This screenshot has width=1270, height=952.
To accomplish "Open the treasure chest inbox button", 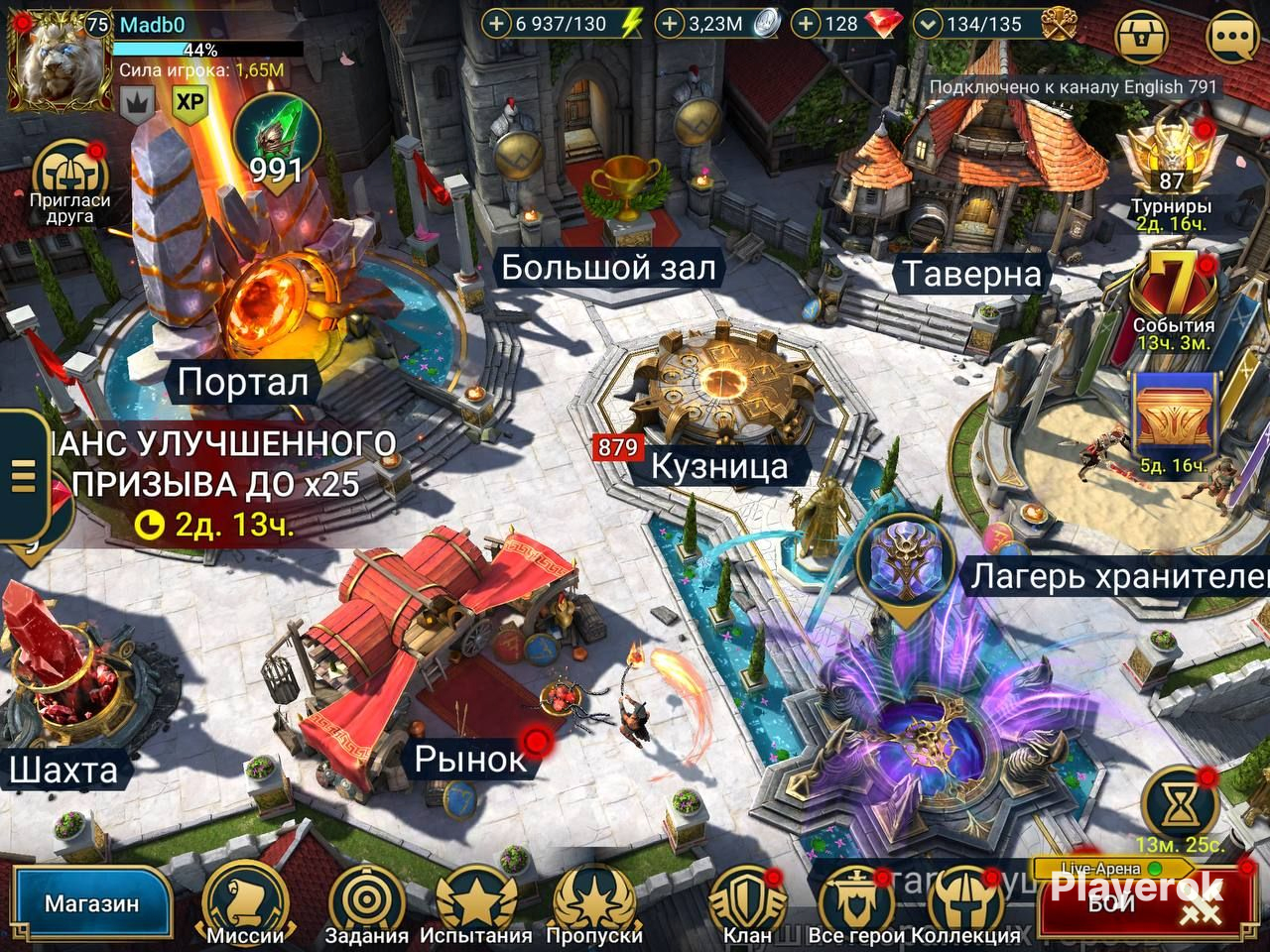I will coord(1143,39).
